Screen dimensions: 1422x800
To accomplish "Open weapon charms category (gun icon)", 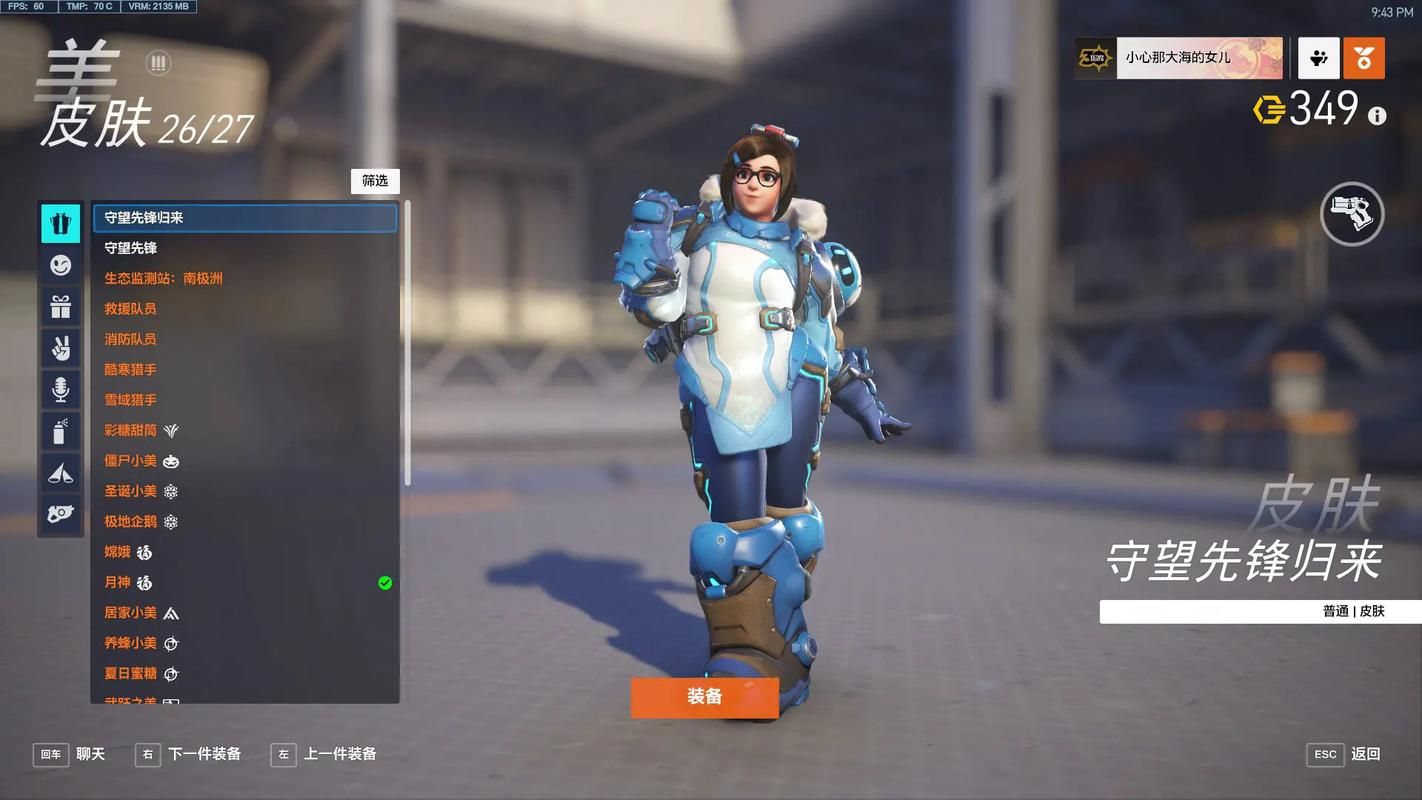I will coord(60,514).
